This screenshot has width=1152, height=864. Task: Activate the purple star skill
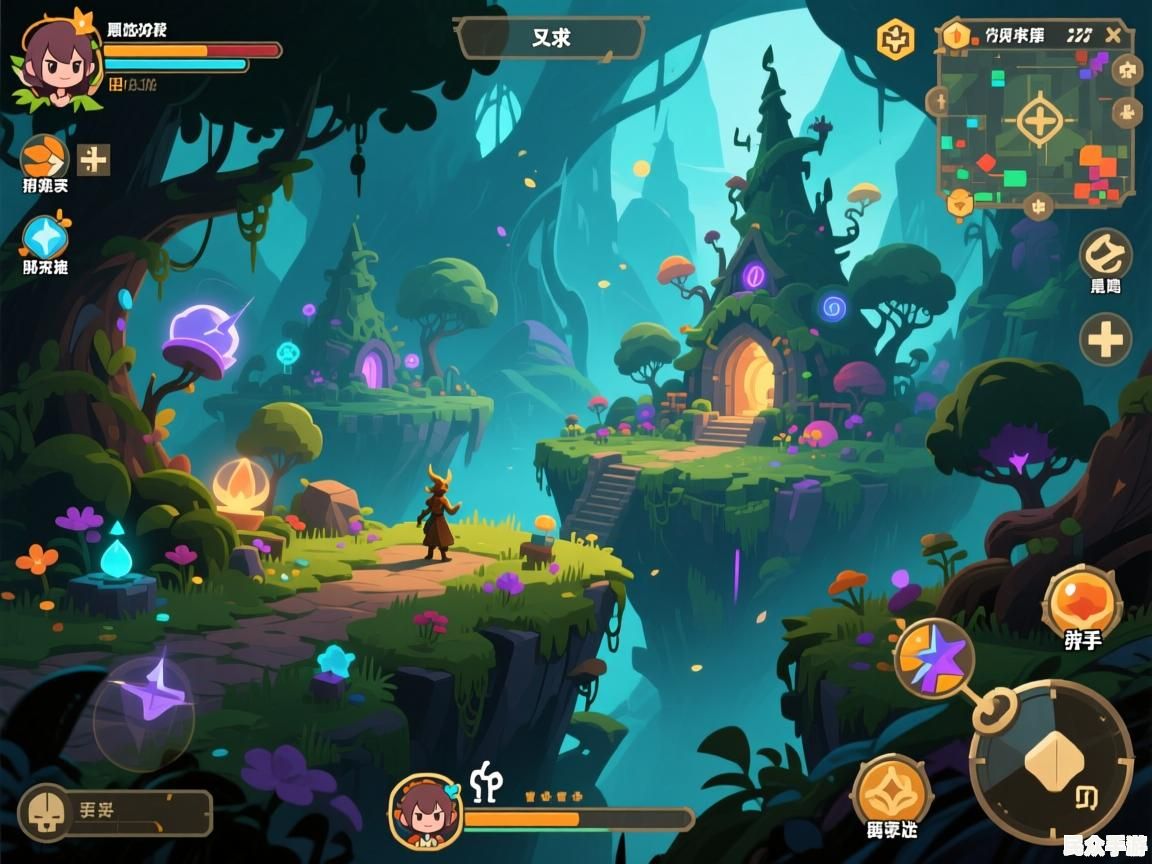tap(933, 658)
